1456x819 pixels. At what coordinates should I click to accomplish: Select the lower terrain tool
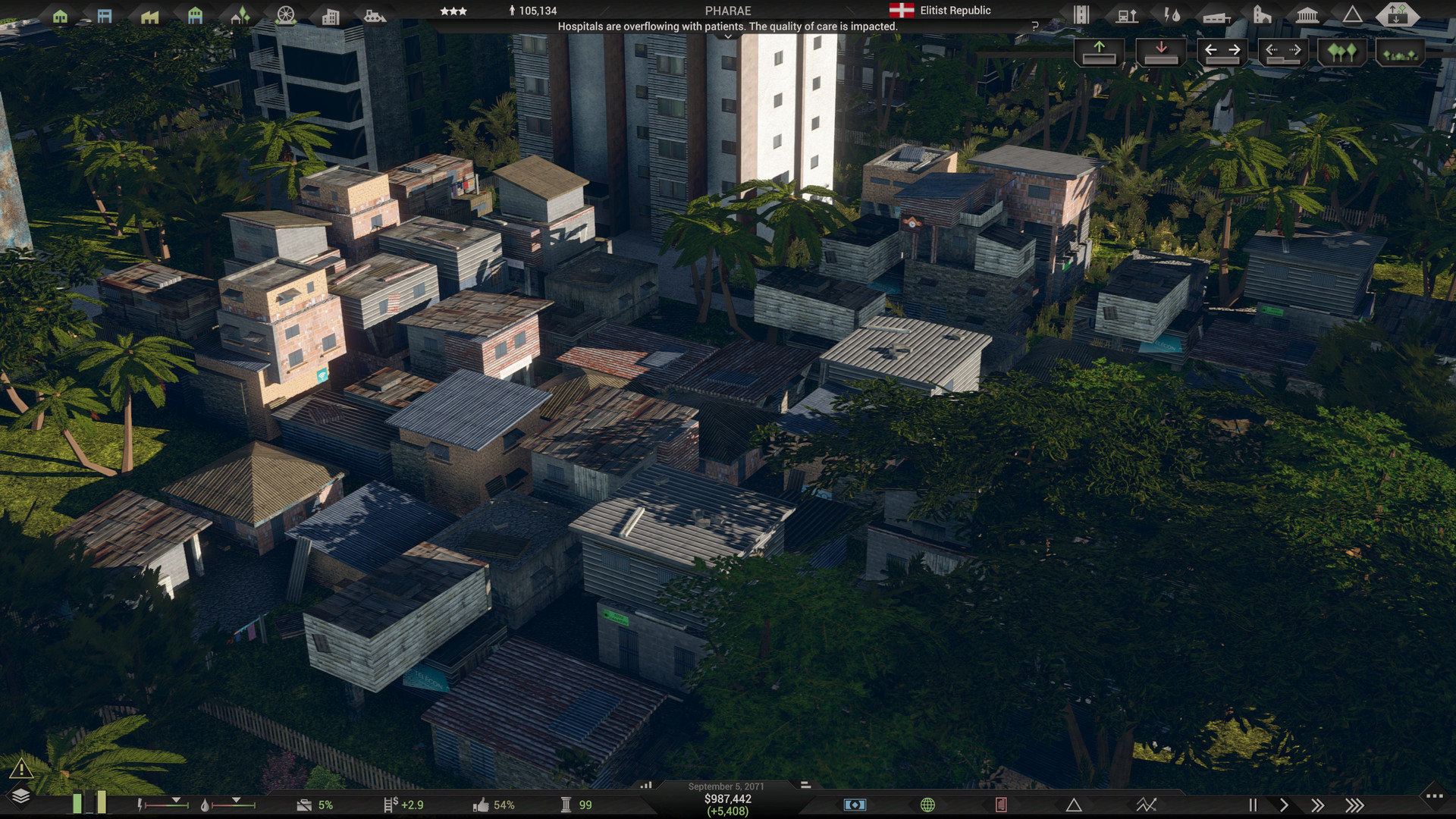tap(1161, 53)
